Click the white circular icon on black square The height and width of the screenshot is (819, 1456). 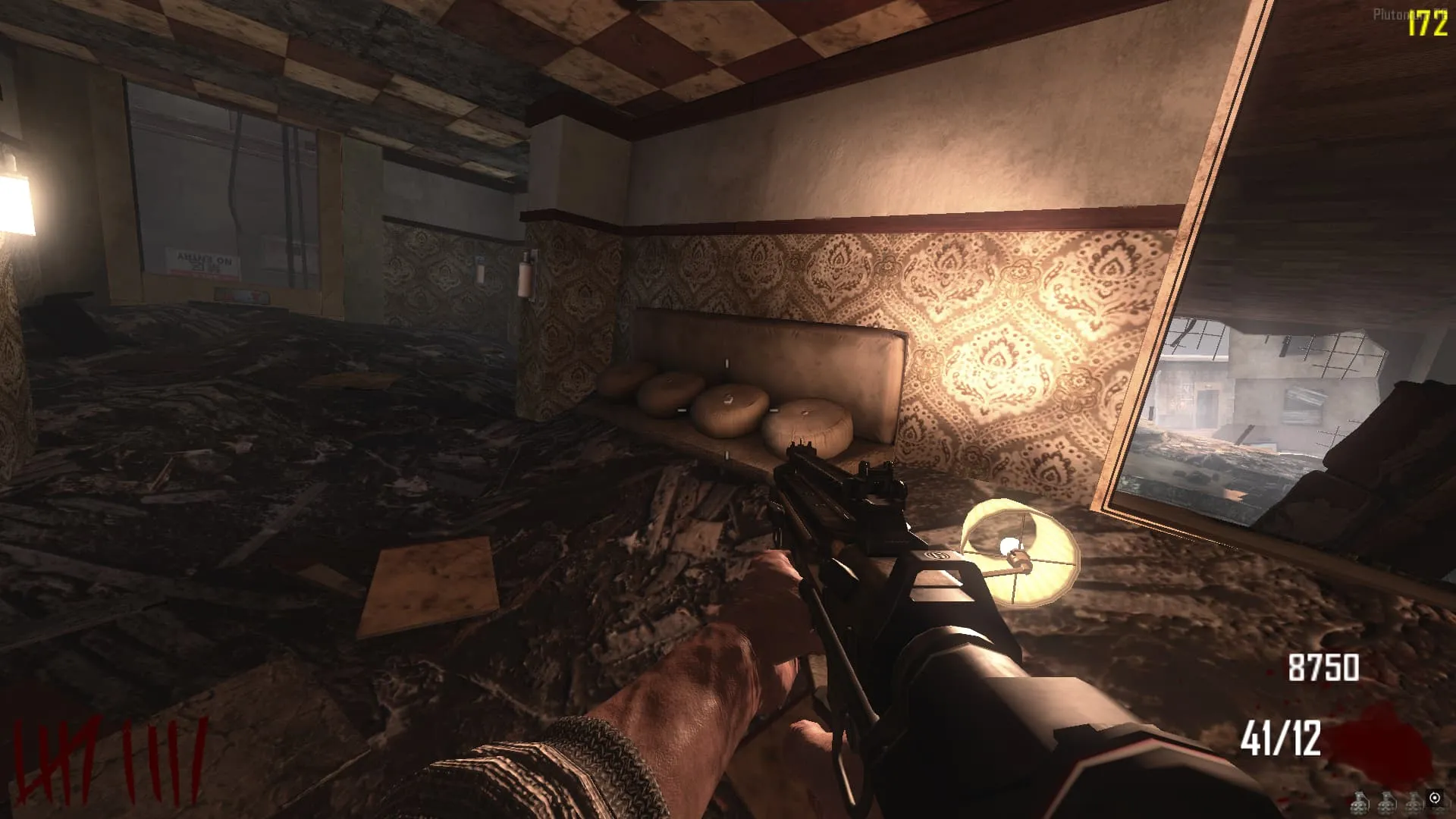click(1434, 798)
